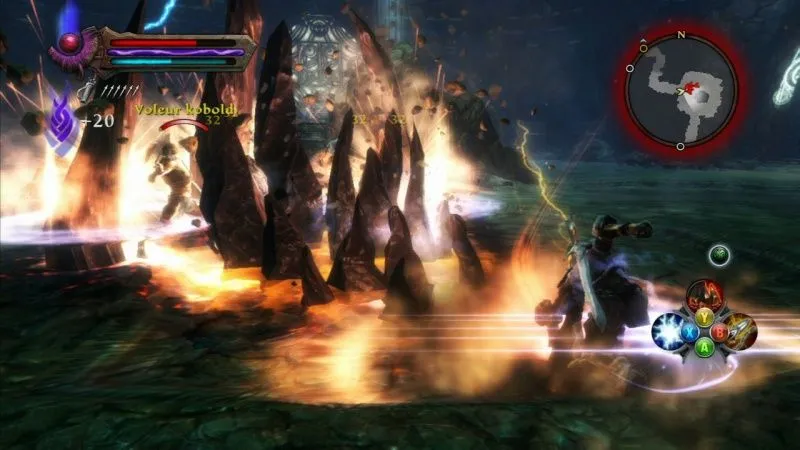Open the circular minimap
Image resolution: width=800 pixels, height=450 pixels.
[x=681, y=90]
